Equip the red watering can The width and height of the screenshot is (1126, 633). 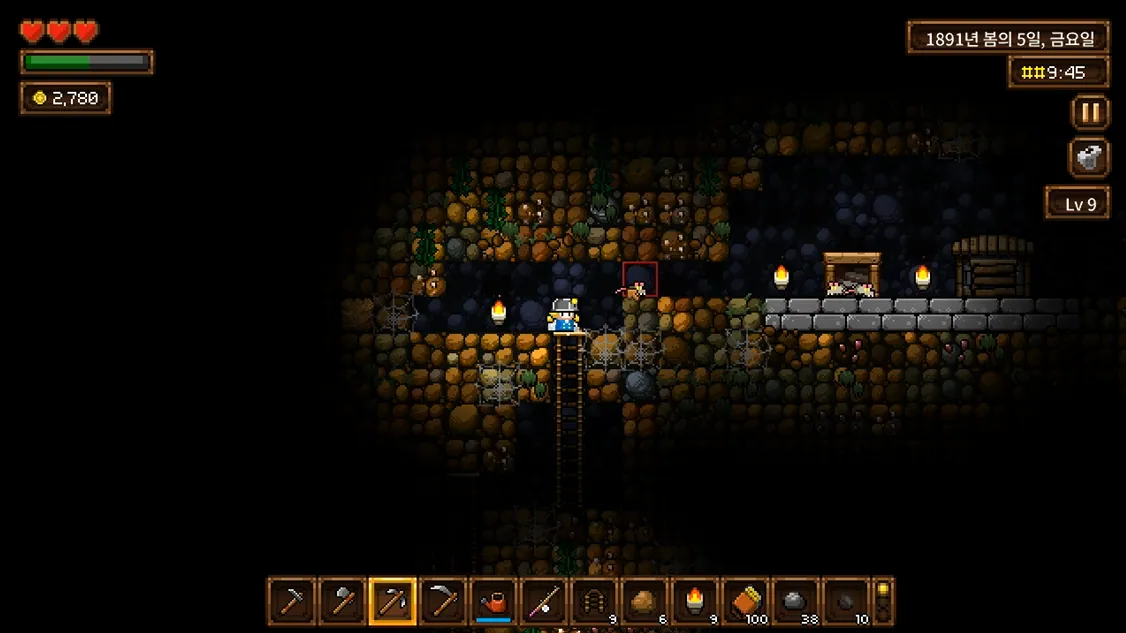(x=494, y=602)
